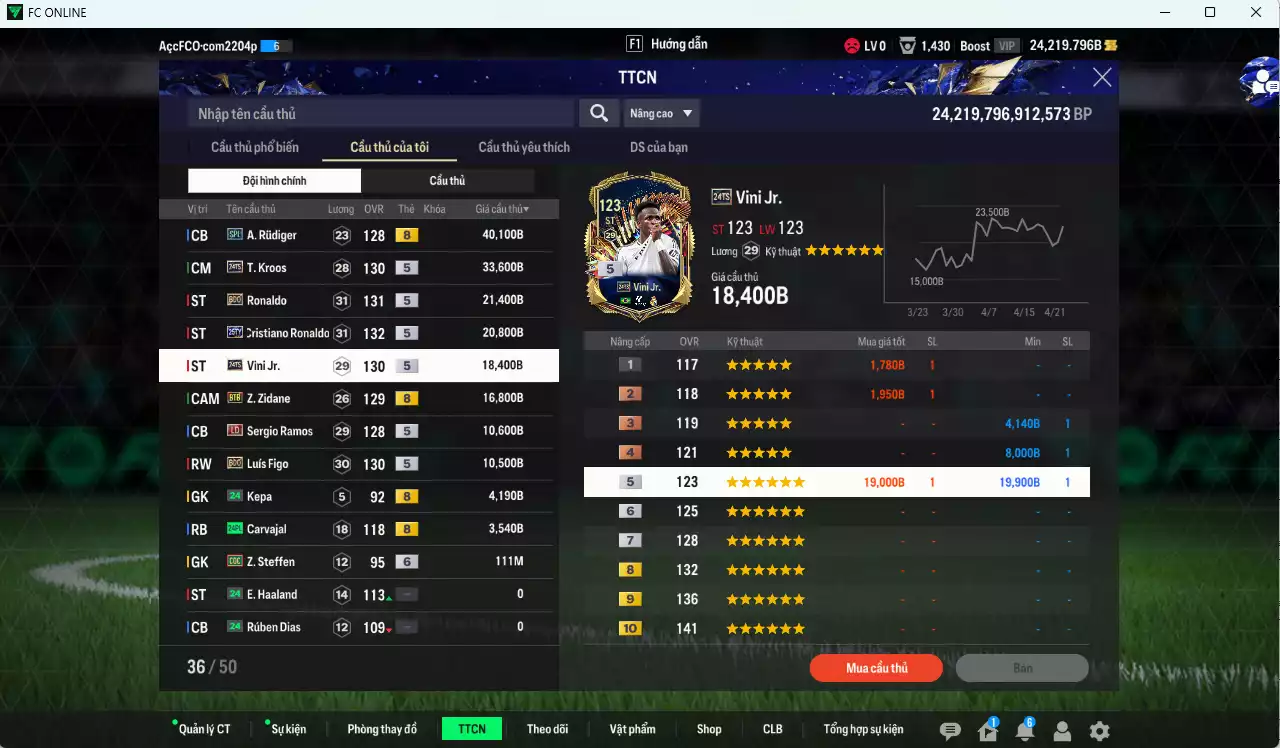Screen dimensions: 1280x748
Task: Select T. Kroos row in player list
Action: point(358,268)
